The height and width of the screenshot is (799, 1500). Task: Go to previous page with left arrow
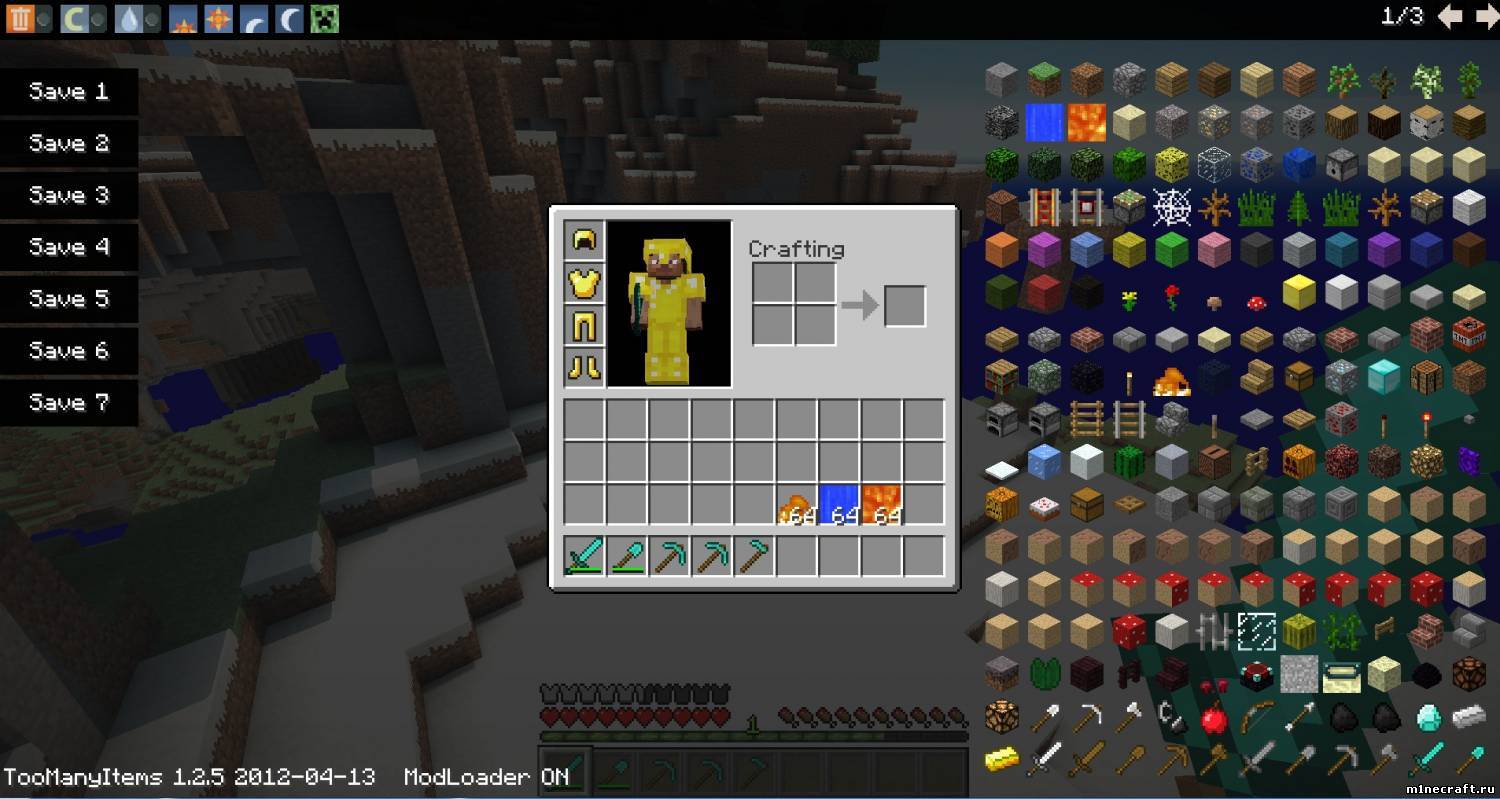click(x=1449, y=16)
